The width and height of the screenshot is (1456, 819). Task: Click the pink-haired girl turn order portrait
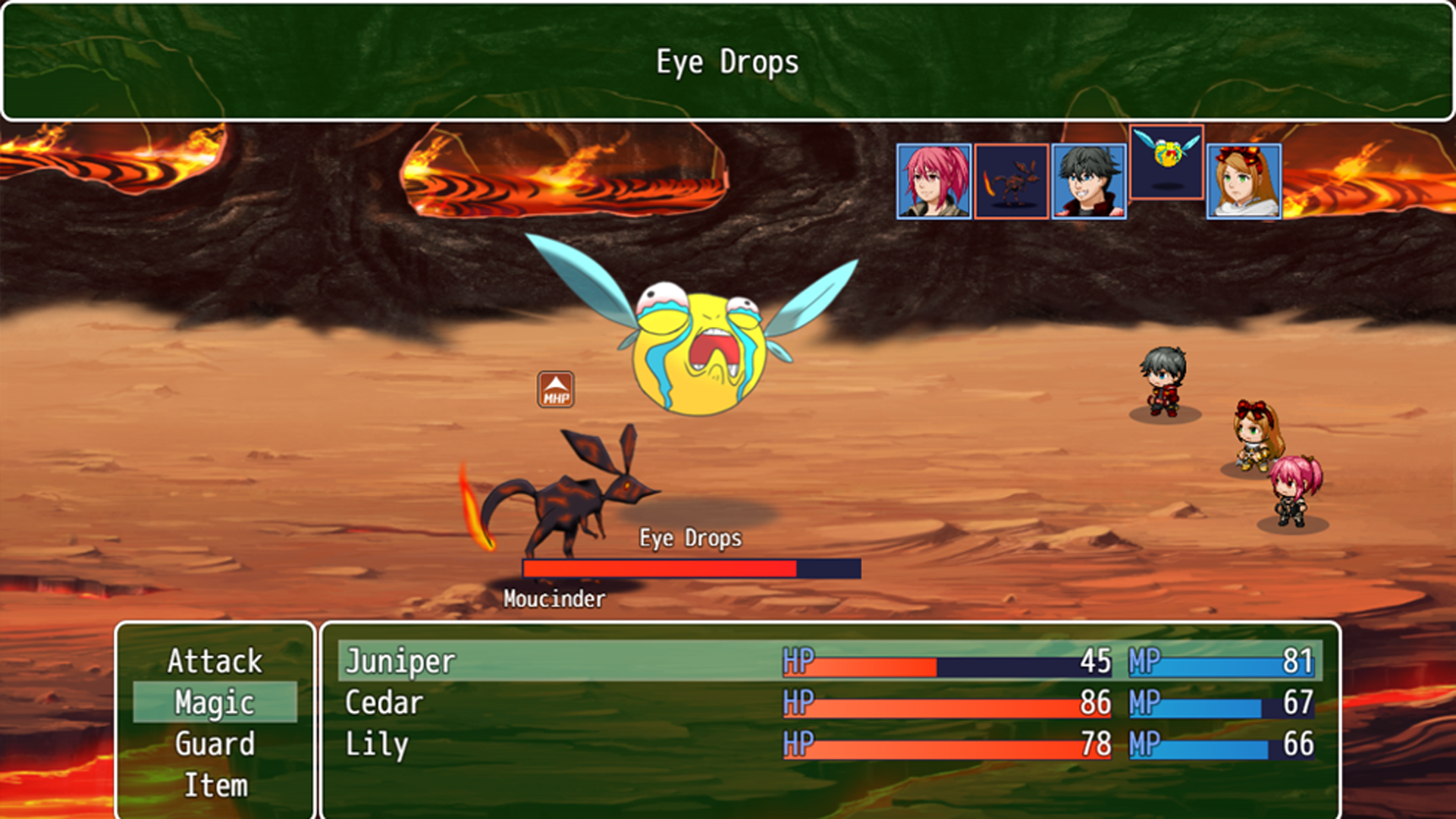click(934, 181)
